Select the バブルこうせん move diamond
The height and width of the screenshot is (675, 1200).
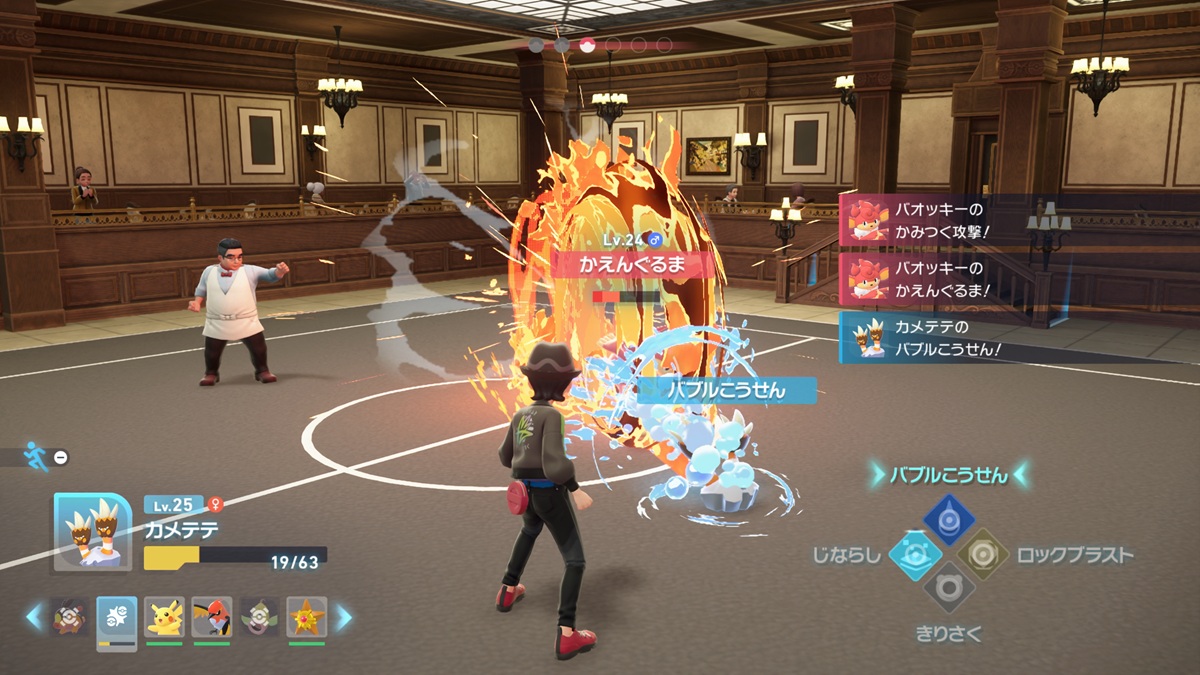point(948,518)
